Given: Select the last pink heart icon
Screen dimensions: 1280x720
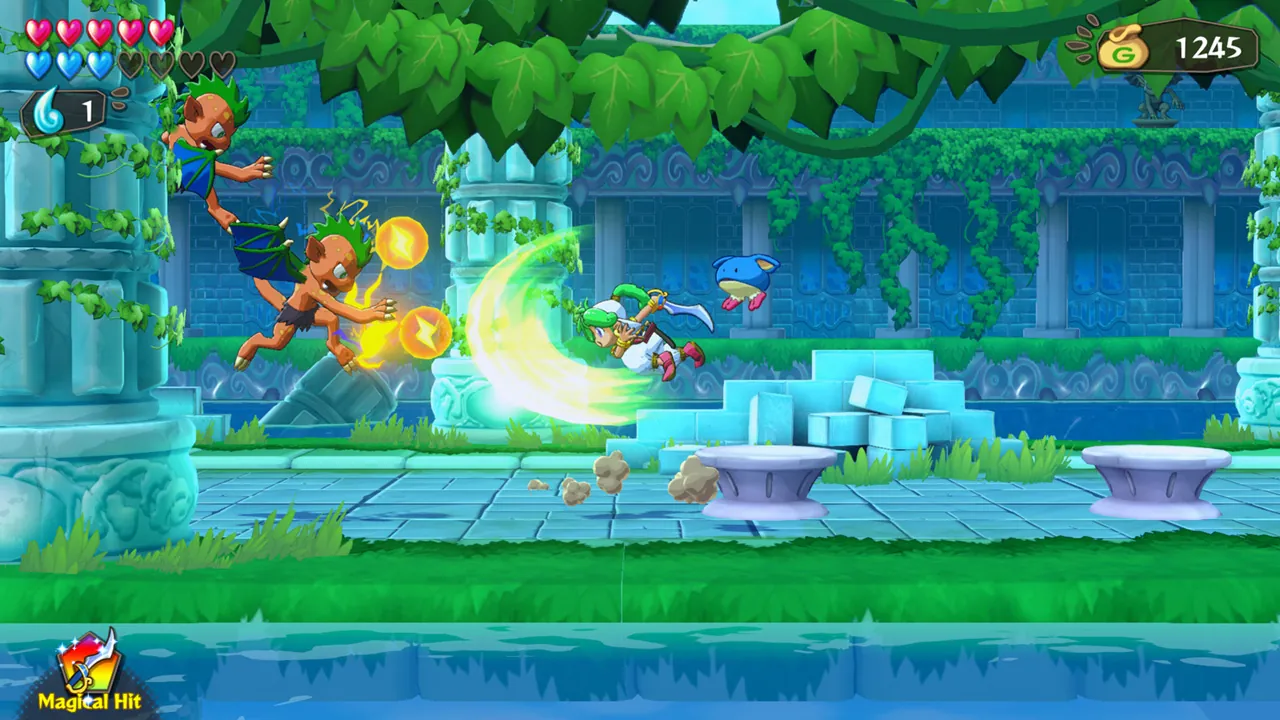Looking at the screenshot, I should 160,31.
